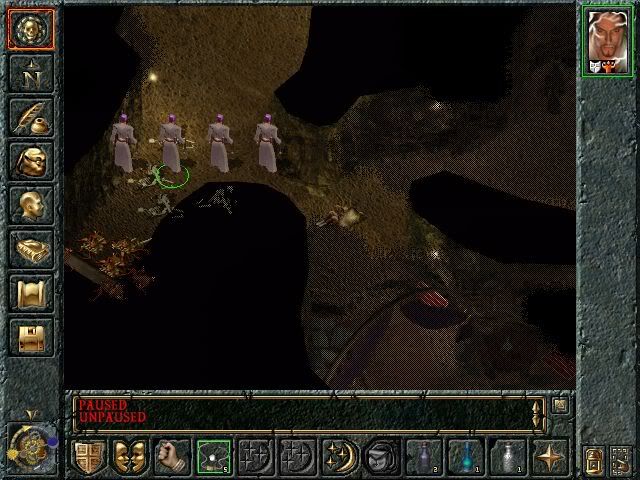Open the character record head button
Image resolution: width=640 pixels, height=480 pixels.
coord(30,205)
